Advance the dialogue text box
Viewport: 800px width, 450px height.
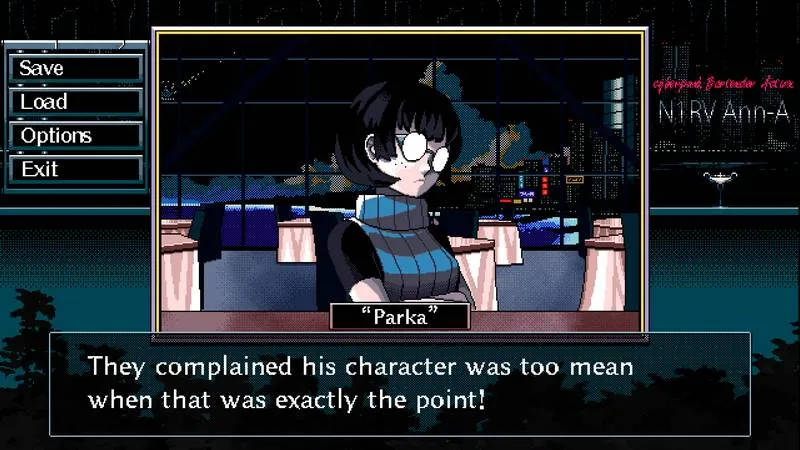tap(399, 383)
